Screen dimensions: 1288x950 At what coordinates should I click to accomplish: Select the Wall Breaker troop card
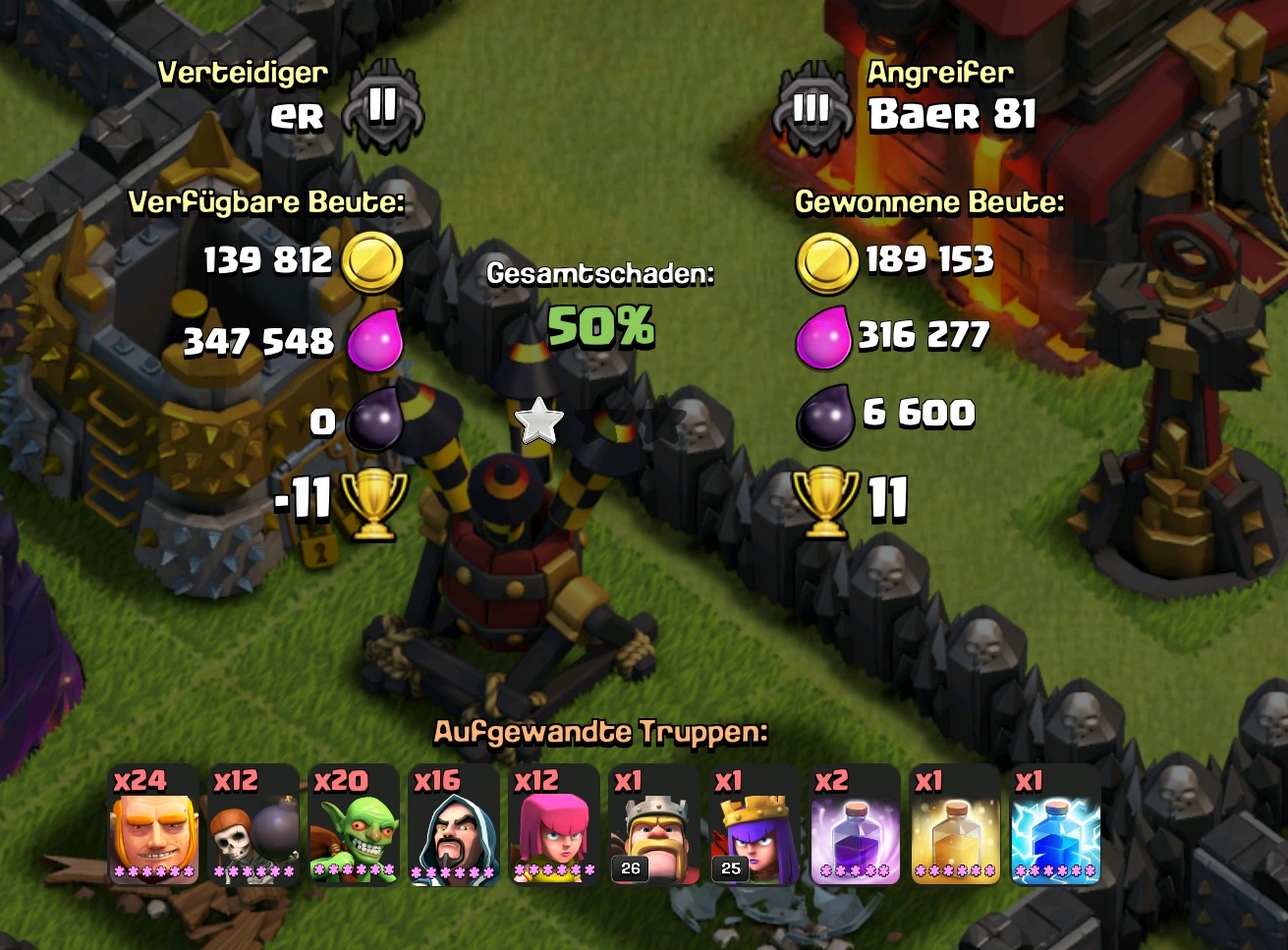254,825
